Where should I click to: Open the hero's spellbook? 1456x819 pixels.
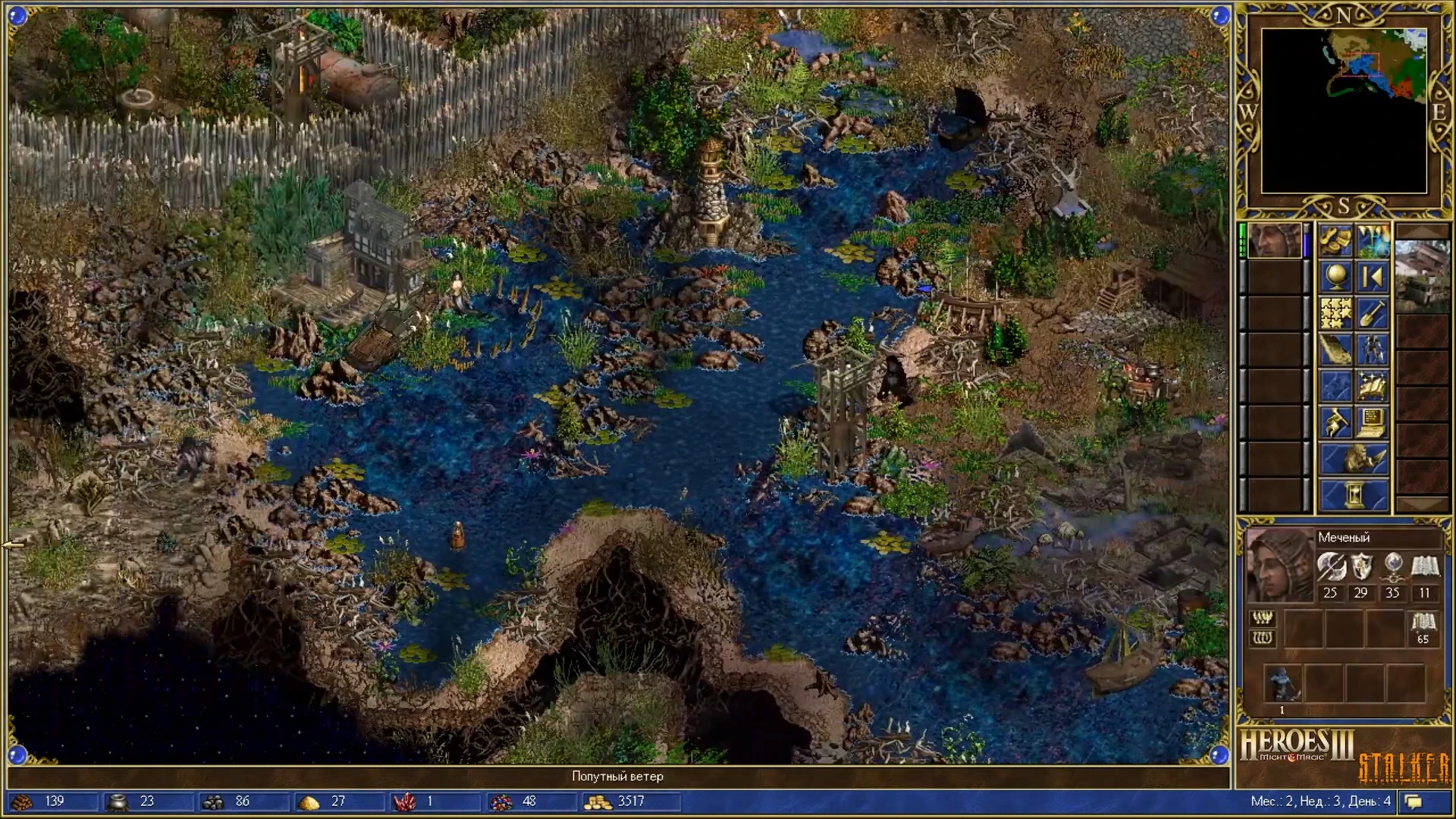pos(1373,384)
